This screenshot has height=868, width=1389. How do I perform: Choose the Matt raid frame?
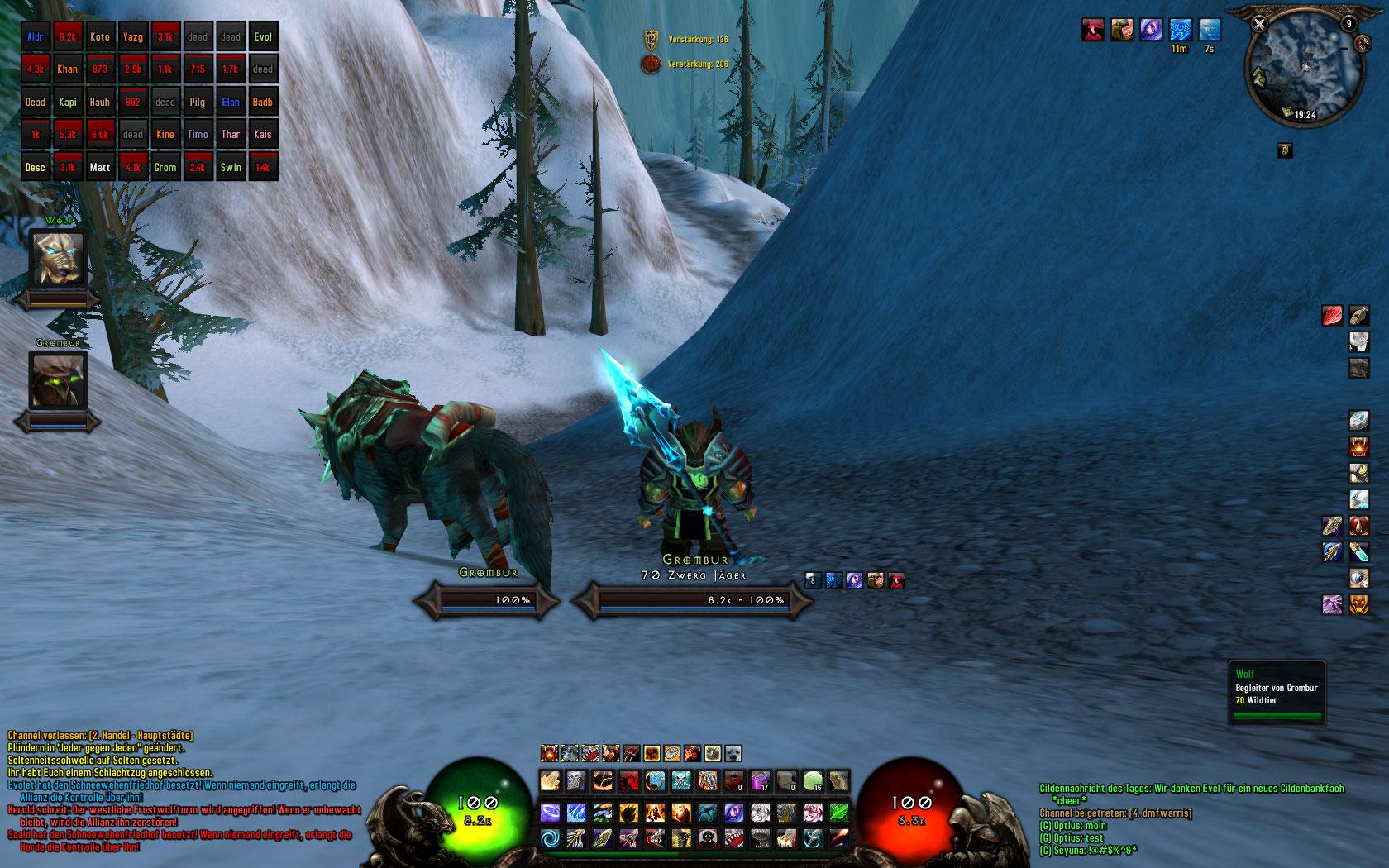click(100, 167)
